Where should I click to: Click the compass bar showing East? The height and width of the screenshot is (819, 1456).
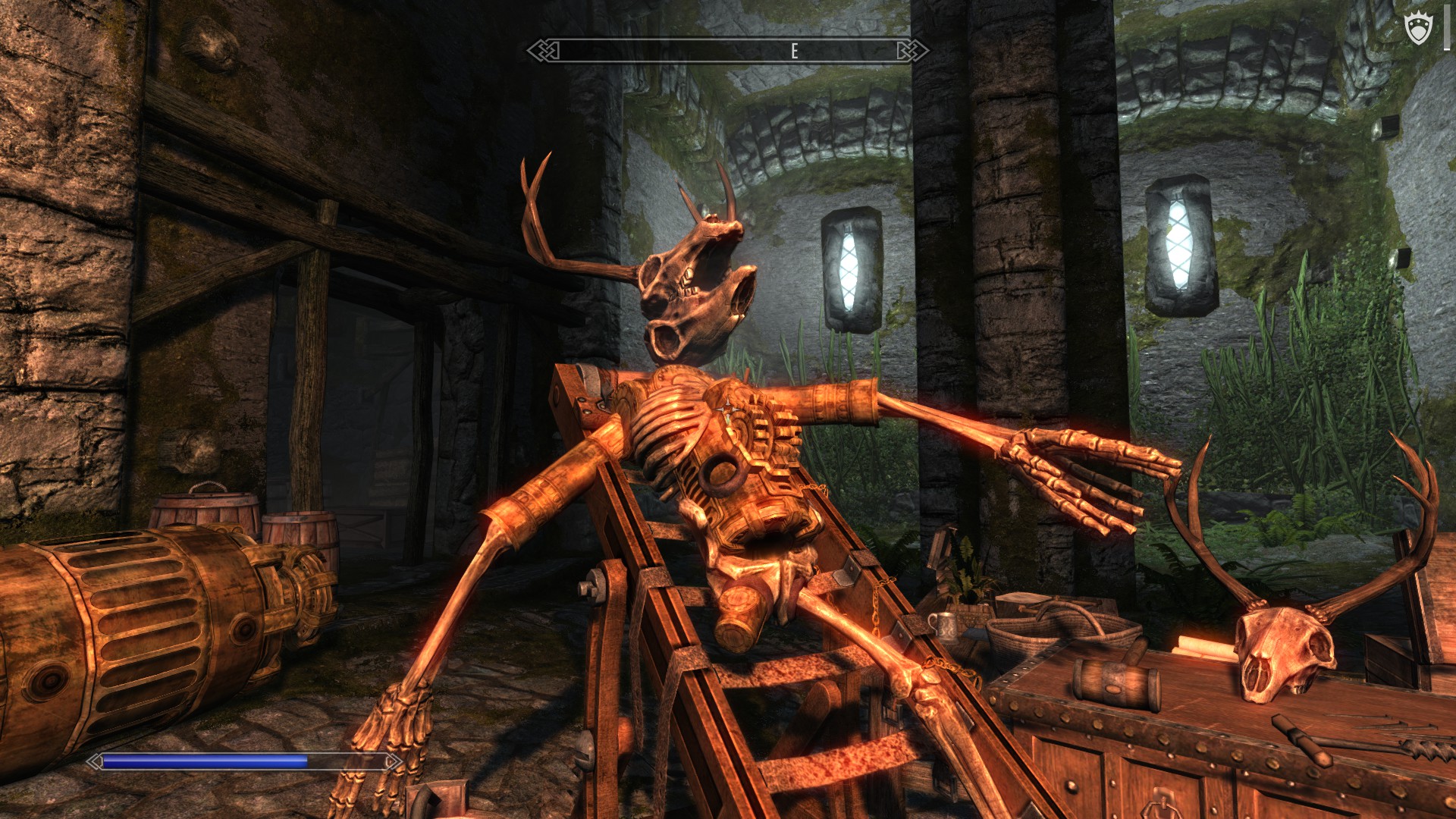tap(727, 51)
